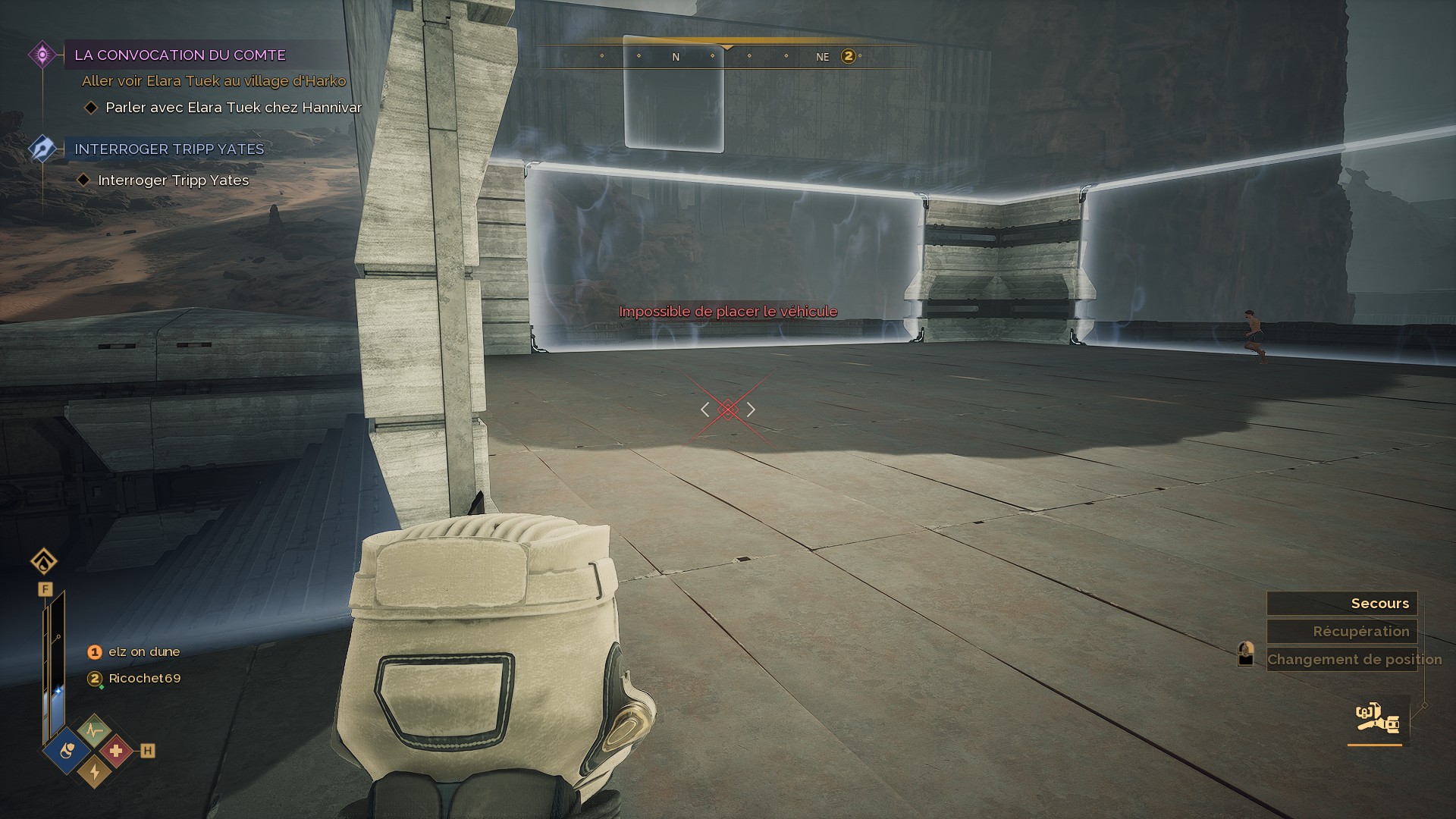Open the La Convocation du Comte quest
This screenshot has width=1456, height=819.
[180, 55]
